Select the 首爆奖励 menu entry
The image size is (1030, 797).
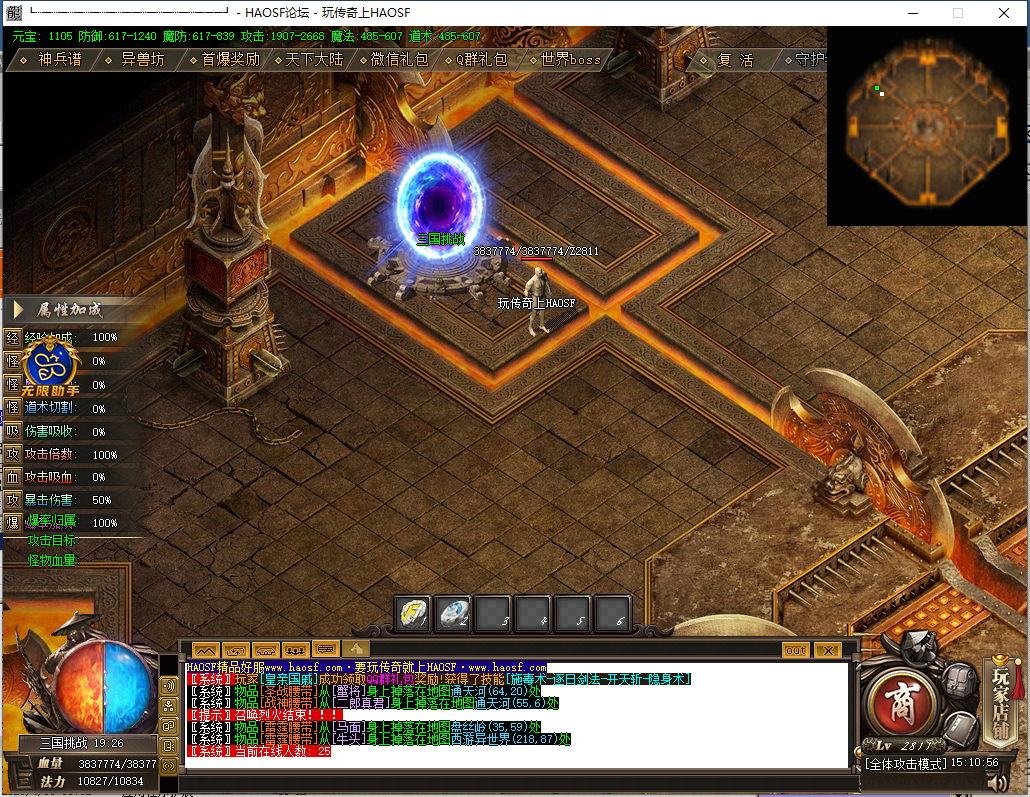click(229, 60)
